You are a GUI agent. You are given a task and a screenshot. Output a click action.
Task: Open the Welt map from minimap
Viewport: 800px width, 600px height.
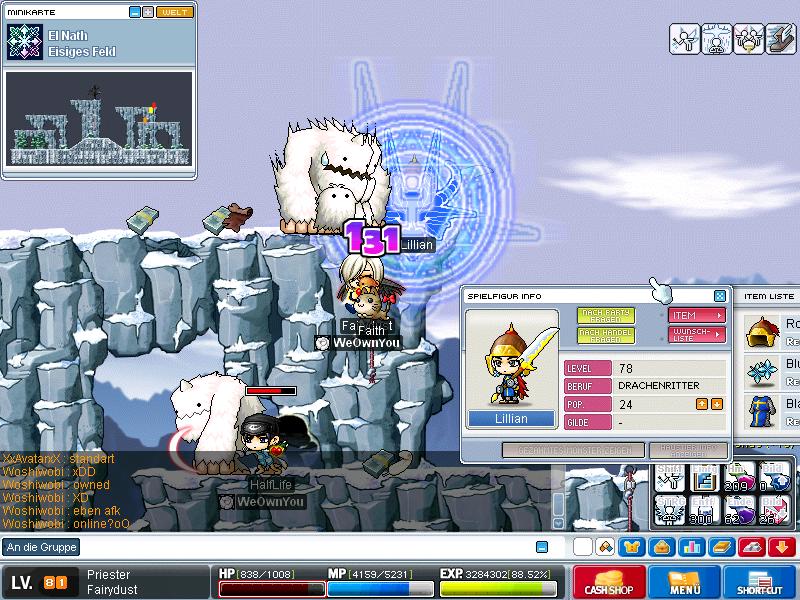(x=175, y=12)
